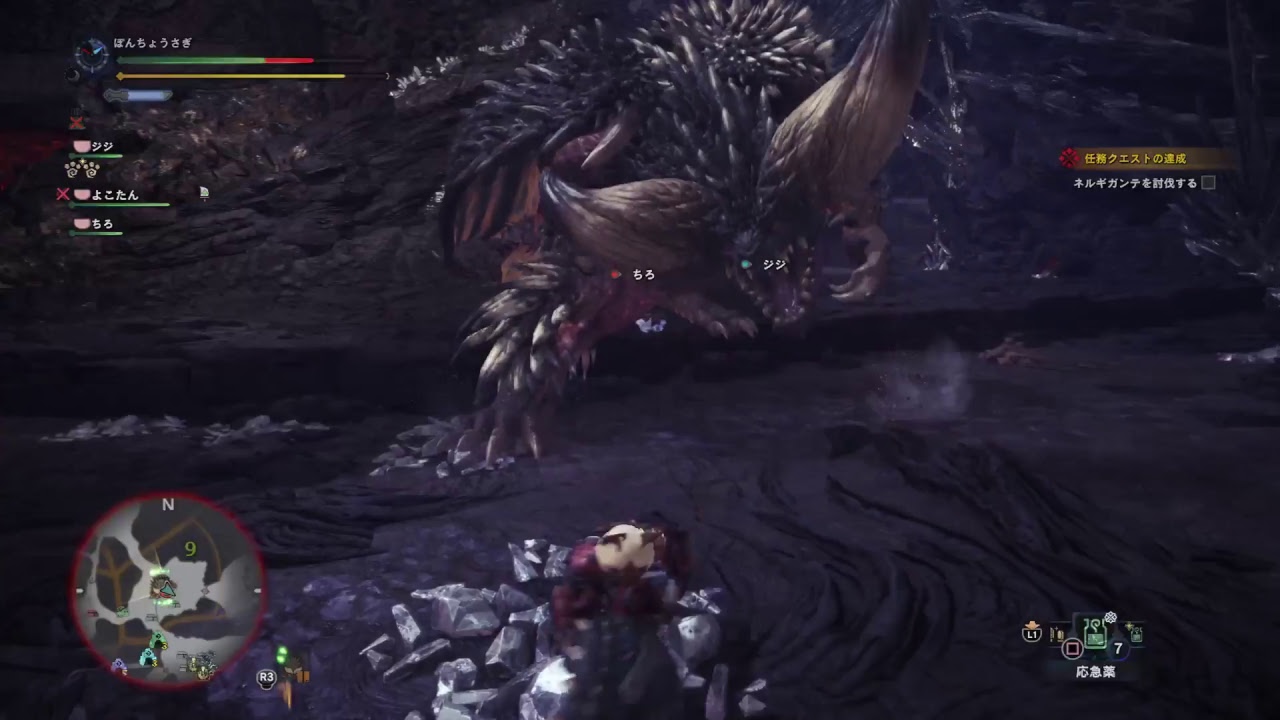Click the player name ぽんちょうさぎ label
The image size is (1280, 720).
[x=151, y=43]
